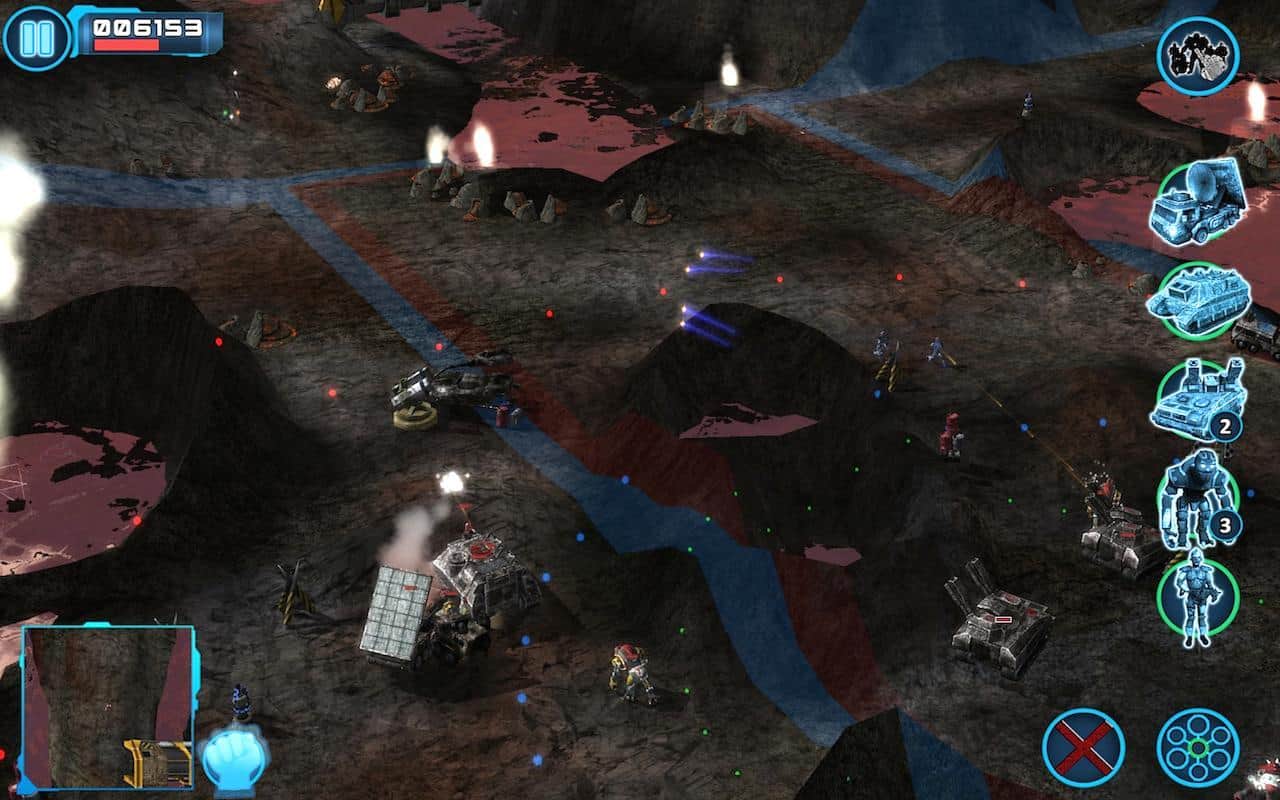
Task: Choose the twin-launcher tank icon marked 2
Action: coord(1197,400)
